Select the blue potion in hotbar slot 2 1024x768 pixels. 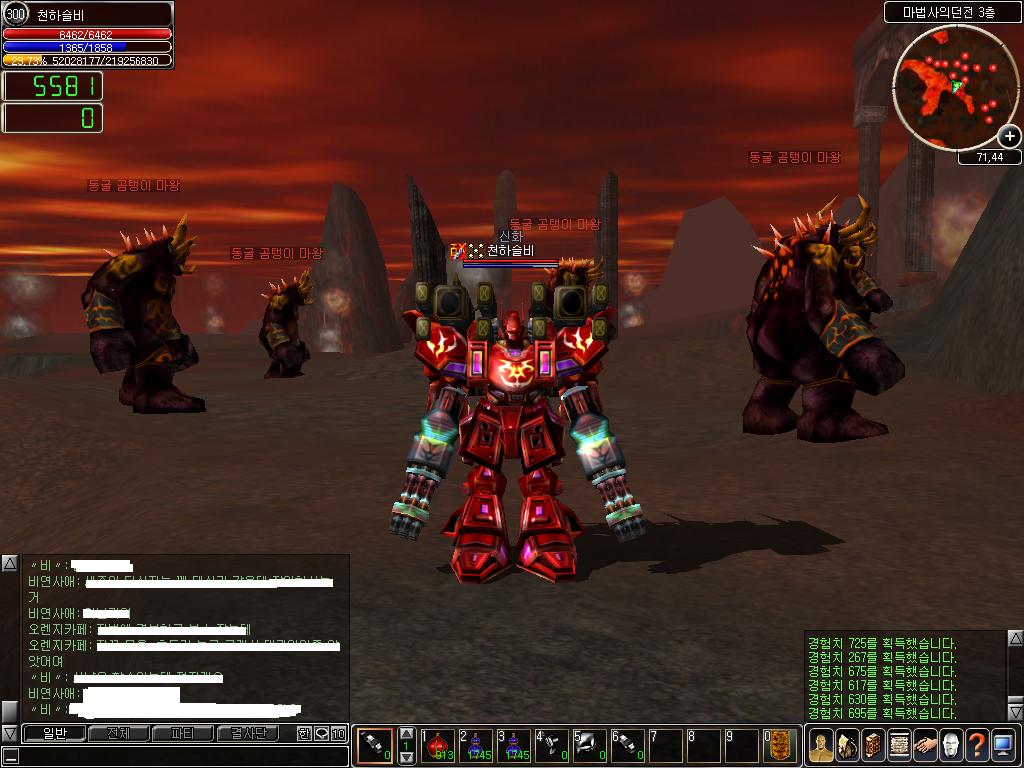pyautogui.click(x=476, y=745)
